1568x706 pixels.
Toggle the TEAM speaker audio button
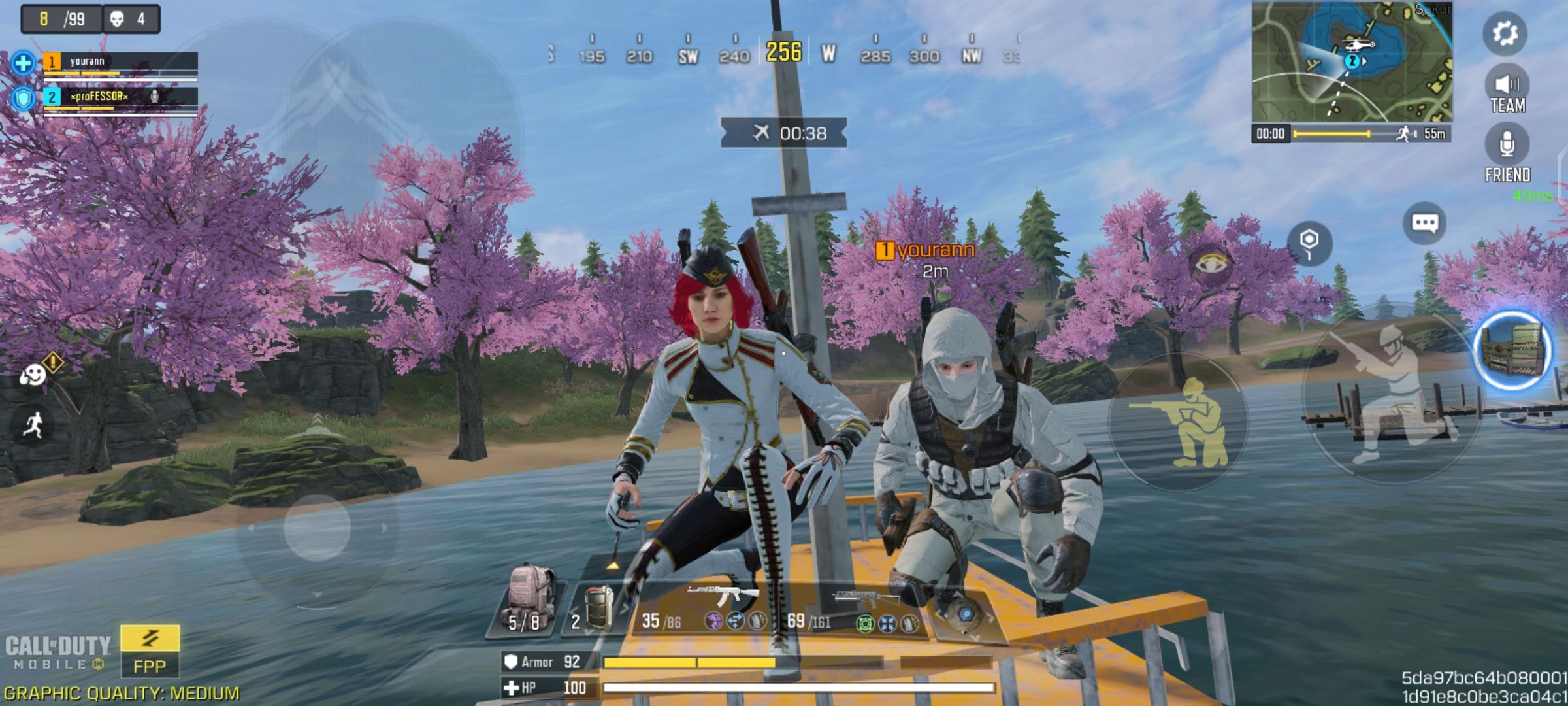[x=1507, y=91]
